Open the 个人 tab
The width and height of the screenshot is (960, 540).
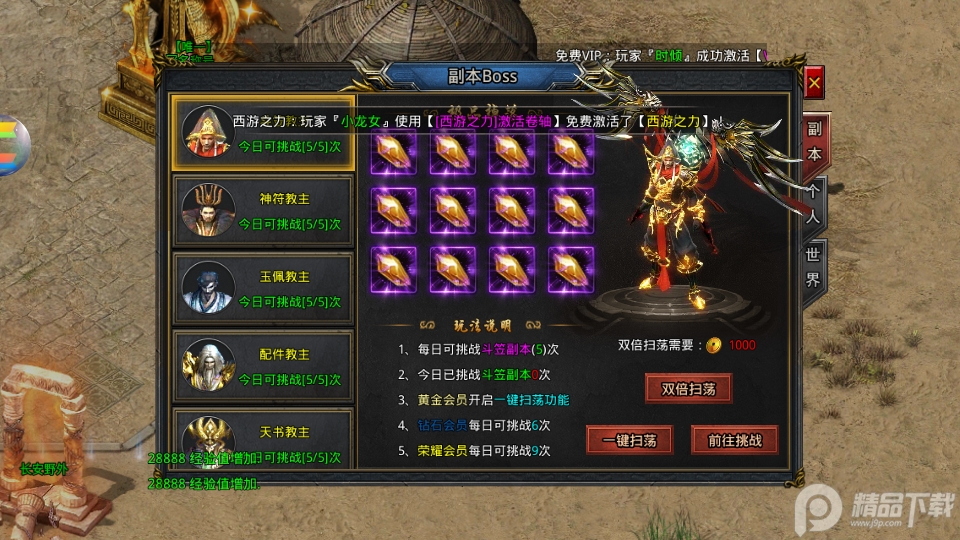point(814,205)
